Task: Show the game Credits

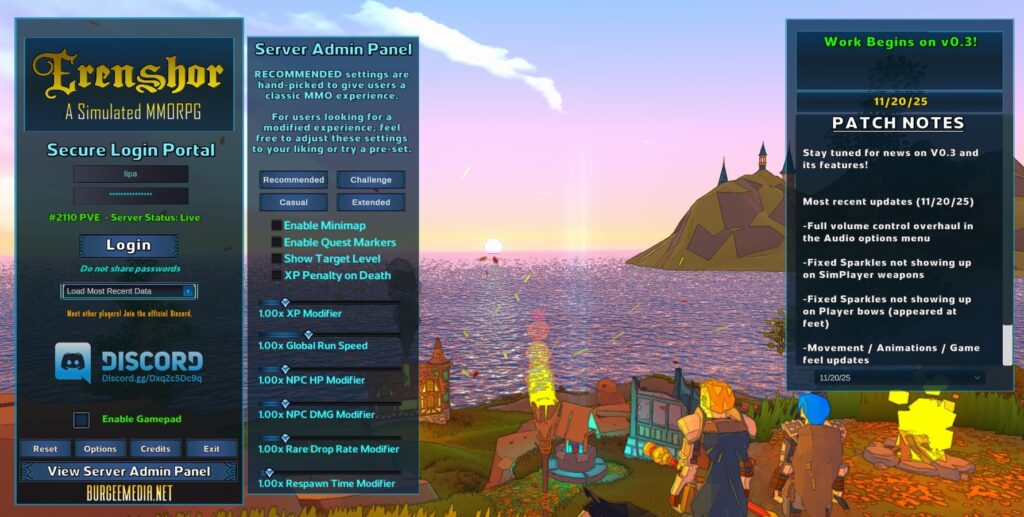Action: [x=155, y=449]
